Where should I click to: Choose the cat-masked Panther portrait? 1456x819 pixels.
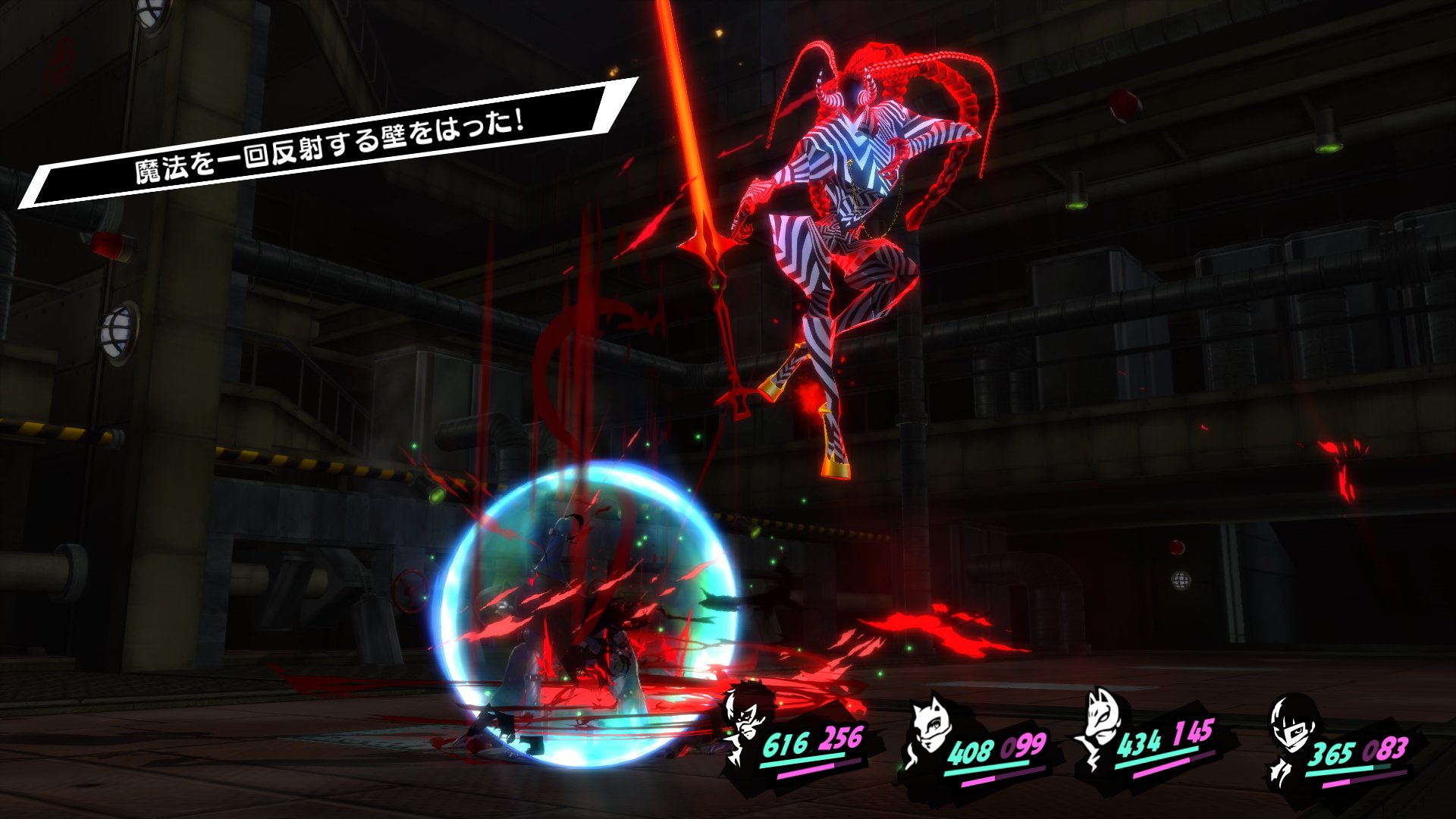click(x=930, y=729)
